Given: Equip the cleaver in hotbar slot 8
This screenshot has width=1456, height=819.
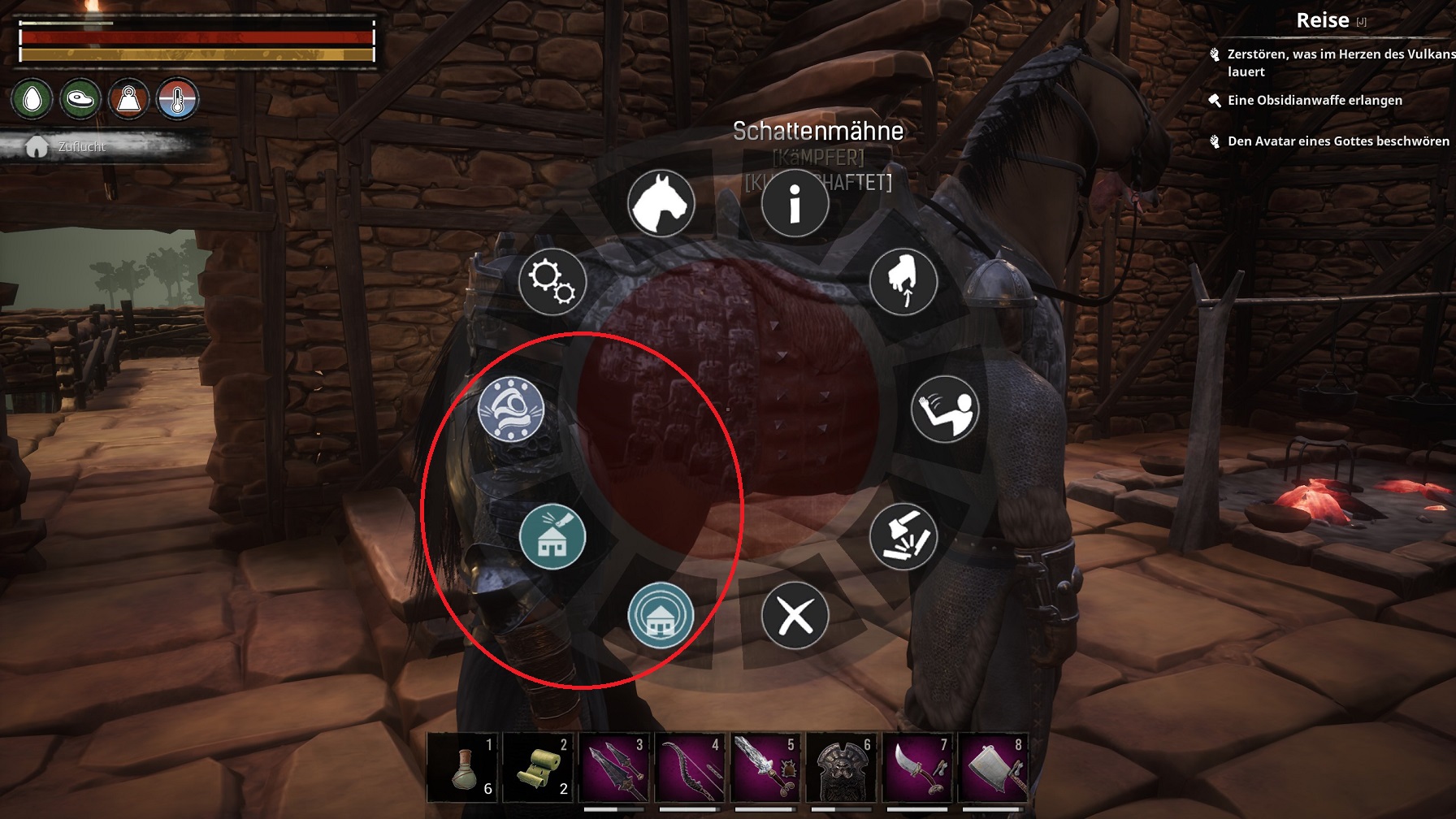Looking at the screenshot, I should [x=992, y=768].
